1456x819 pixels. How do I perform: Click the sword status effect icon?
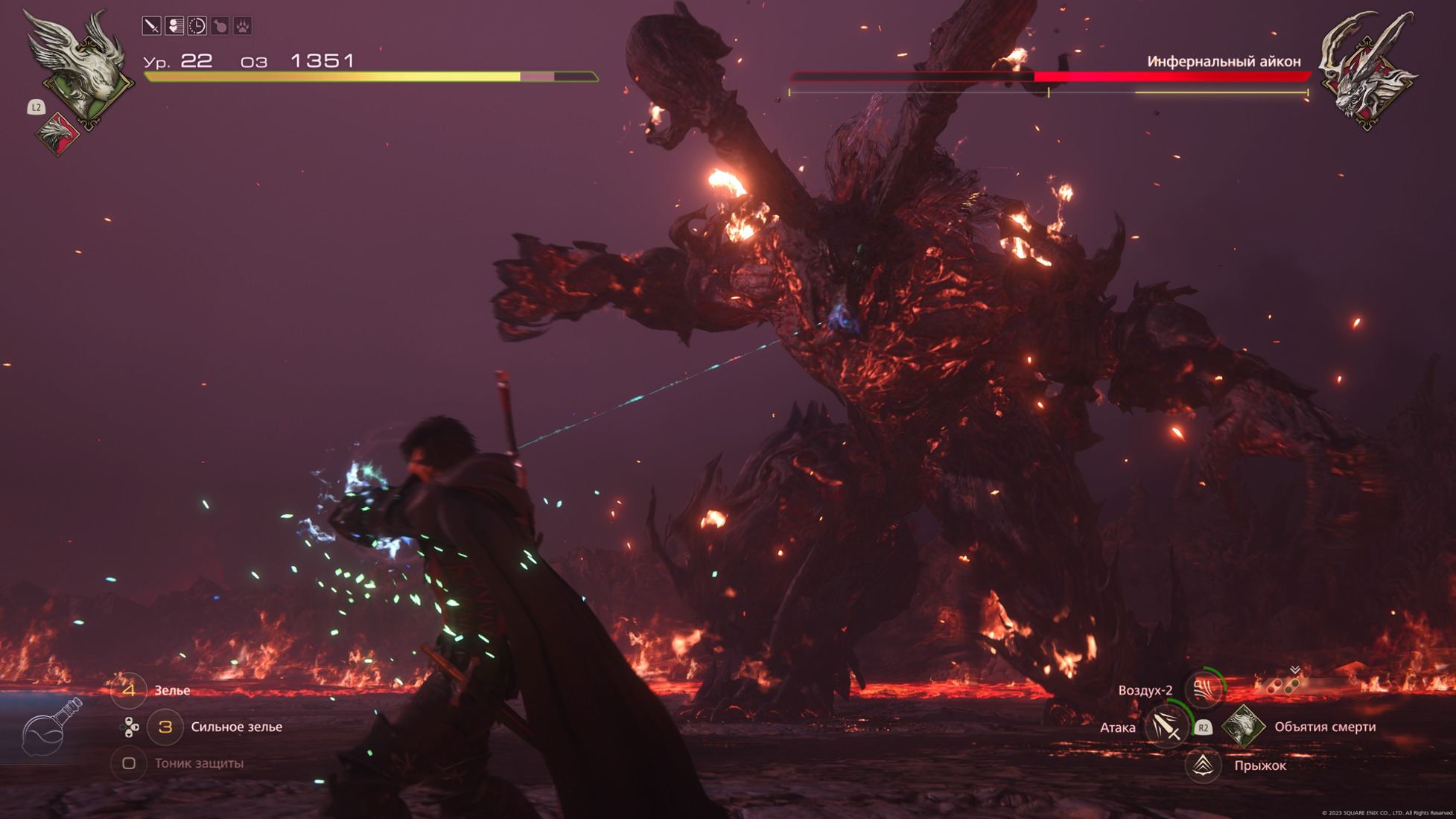151,26
